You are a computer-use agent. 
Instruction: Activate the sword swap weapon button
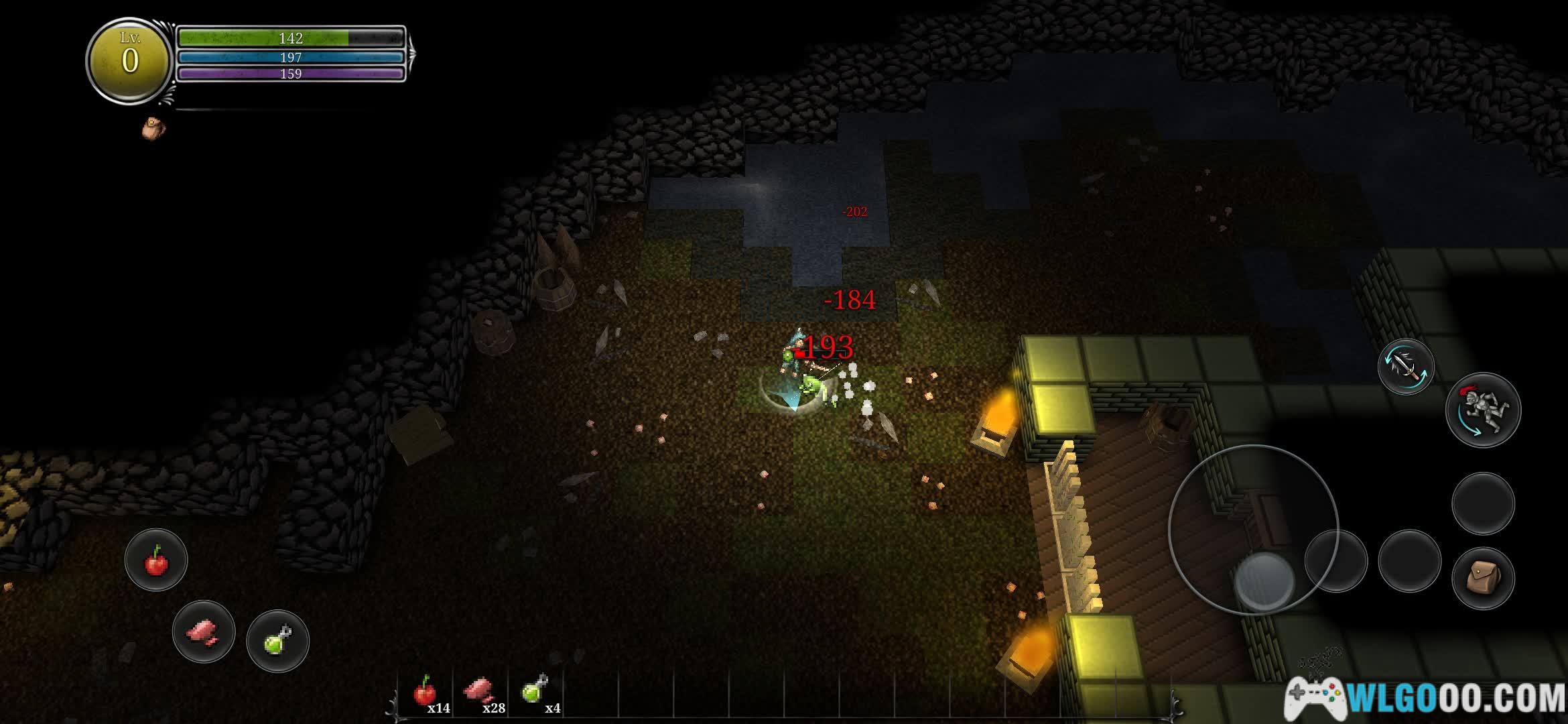1405,367
